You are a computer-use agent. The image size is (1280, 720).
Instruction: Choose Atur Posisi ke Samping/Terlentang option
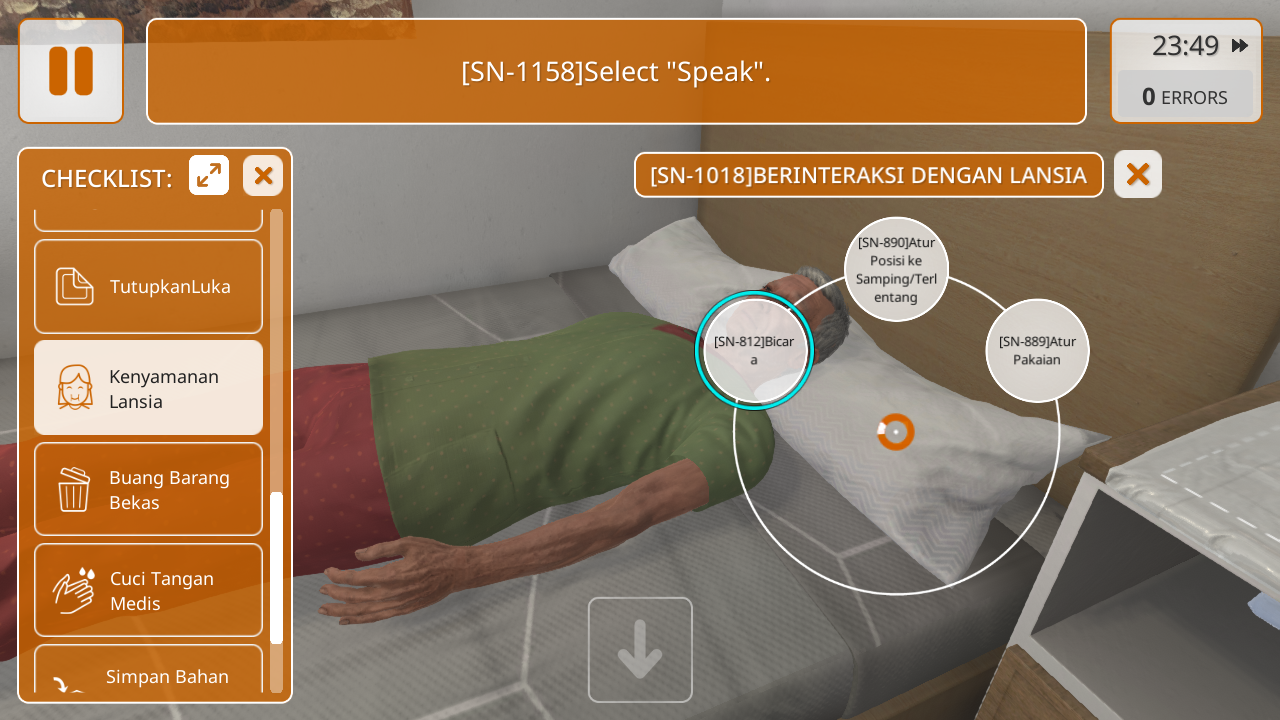896,269
